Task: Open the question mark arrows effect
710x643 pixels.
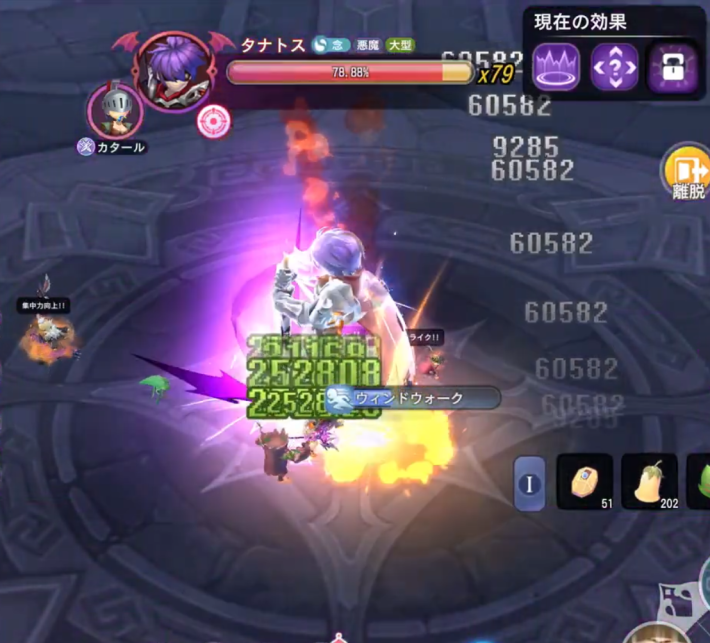Action: [614, 68]
